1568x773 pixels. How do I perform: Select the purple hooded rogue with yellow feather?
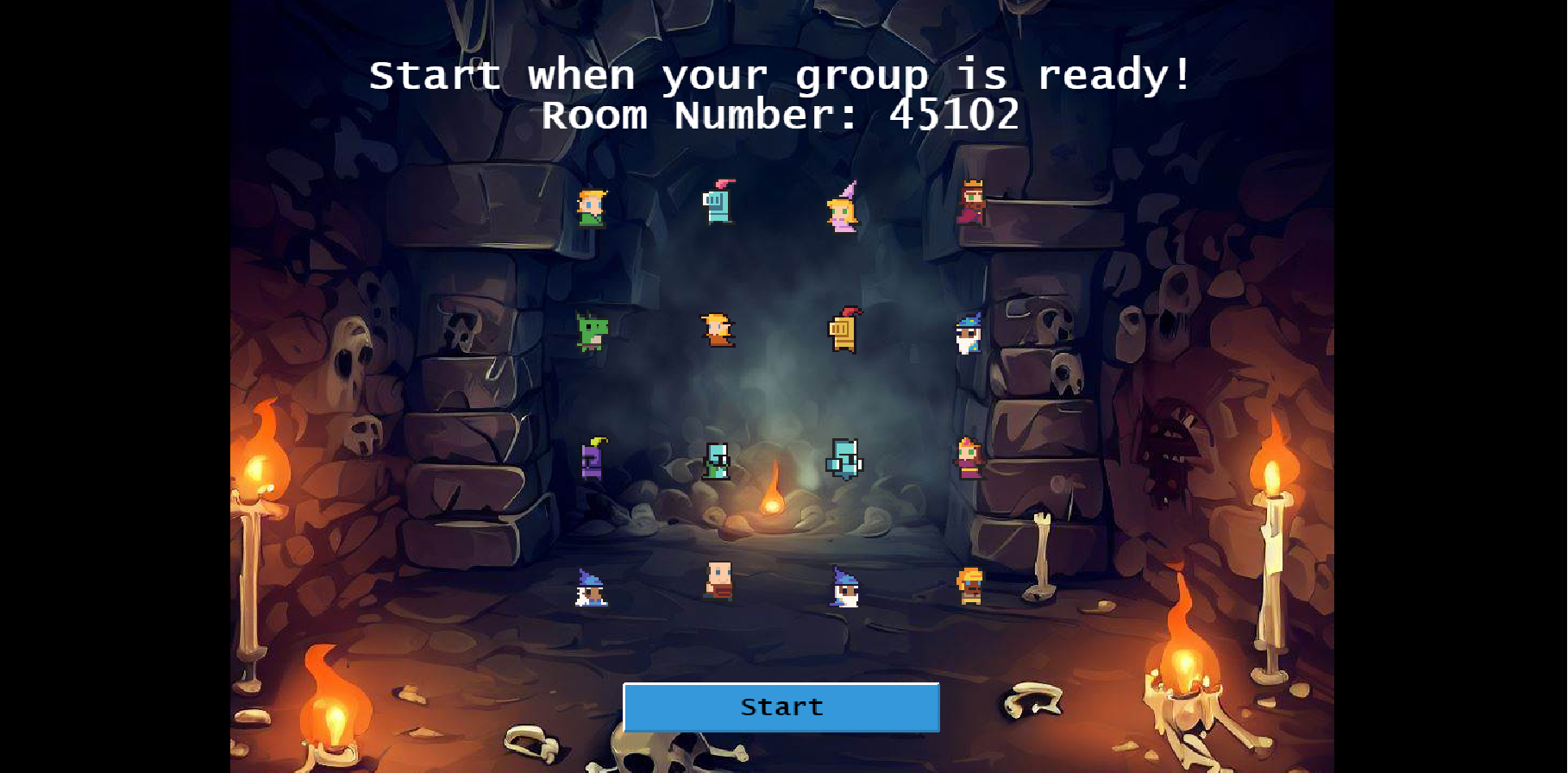click(593, 462)
